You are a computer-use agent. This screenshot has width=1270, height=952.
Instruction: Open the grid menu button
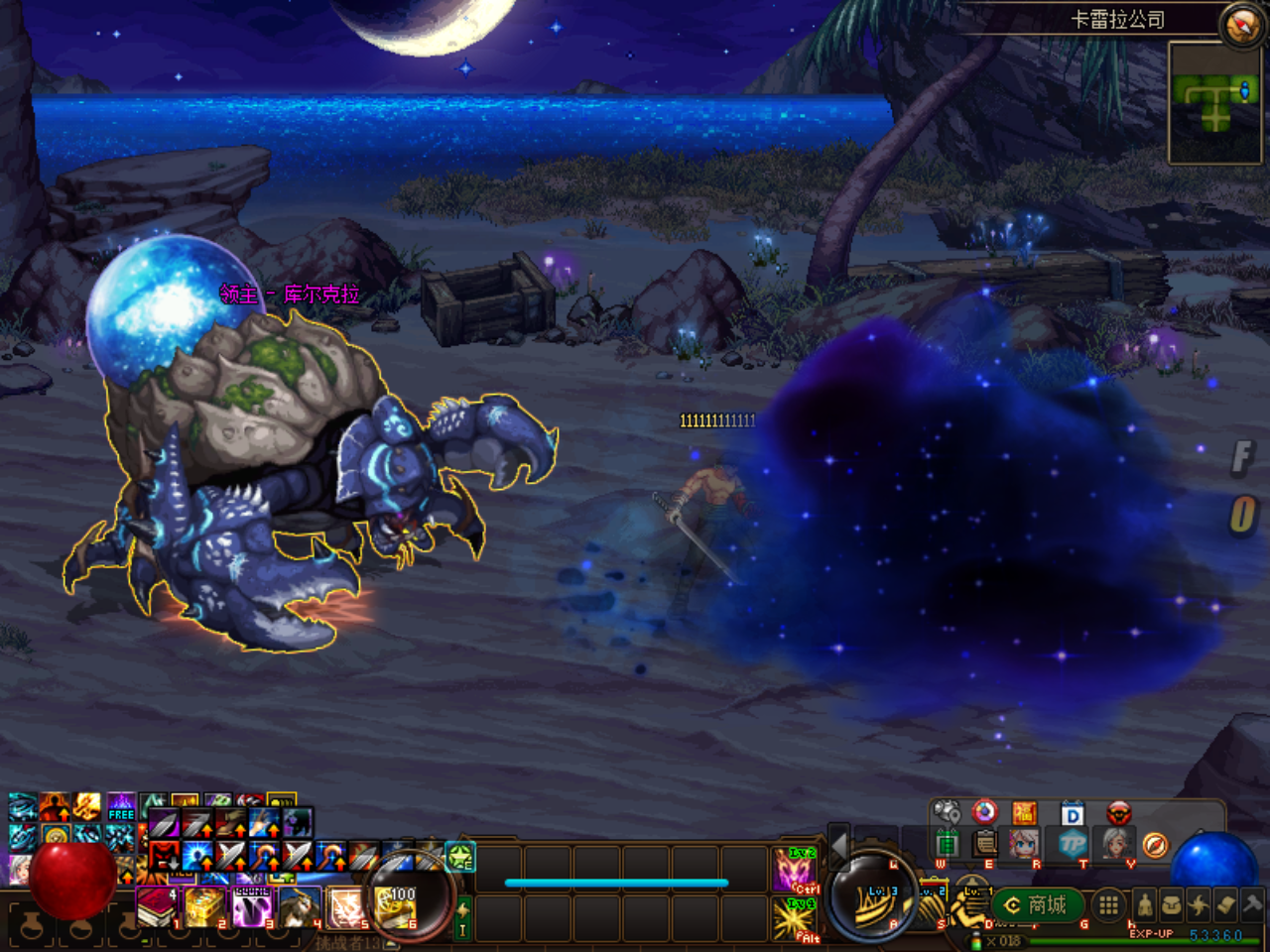(1108, 904)
